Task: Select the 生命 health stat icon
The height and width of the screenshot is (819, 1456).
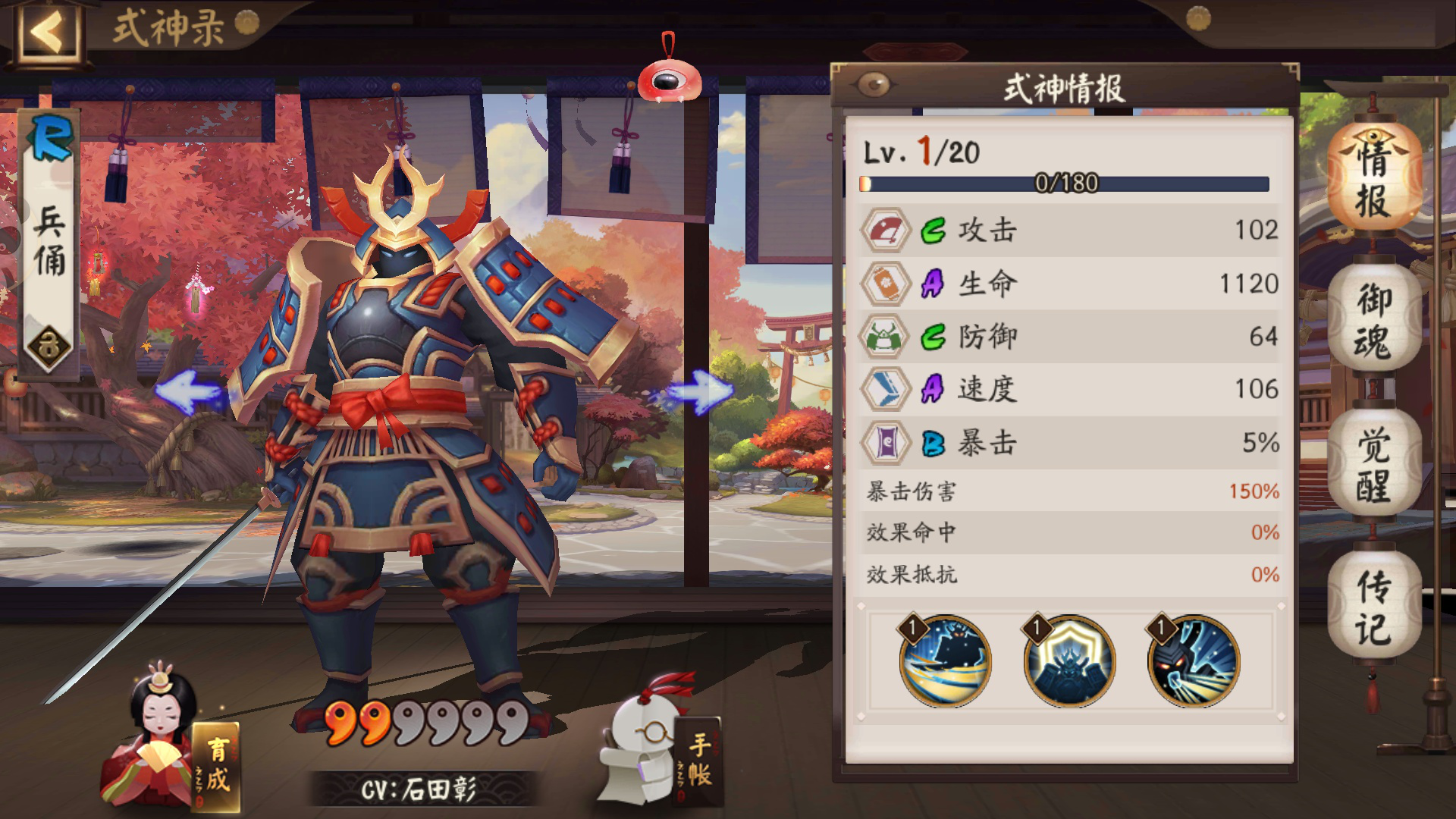Action: [x=887, y=283]
